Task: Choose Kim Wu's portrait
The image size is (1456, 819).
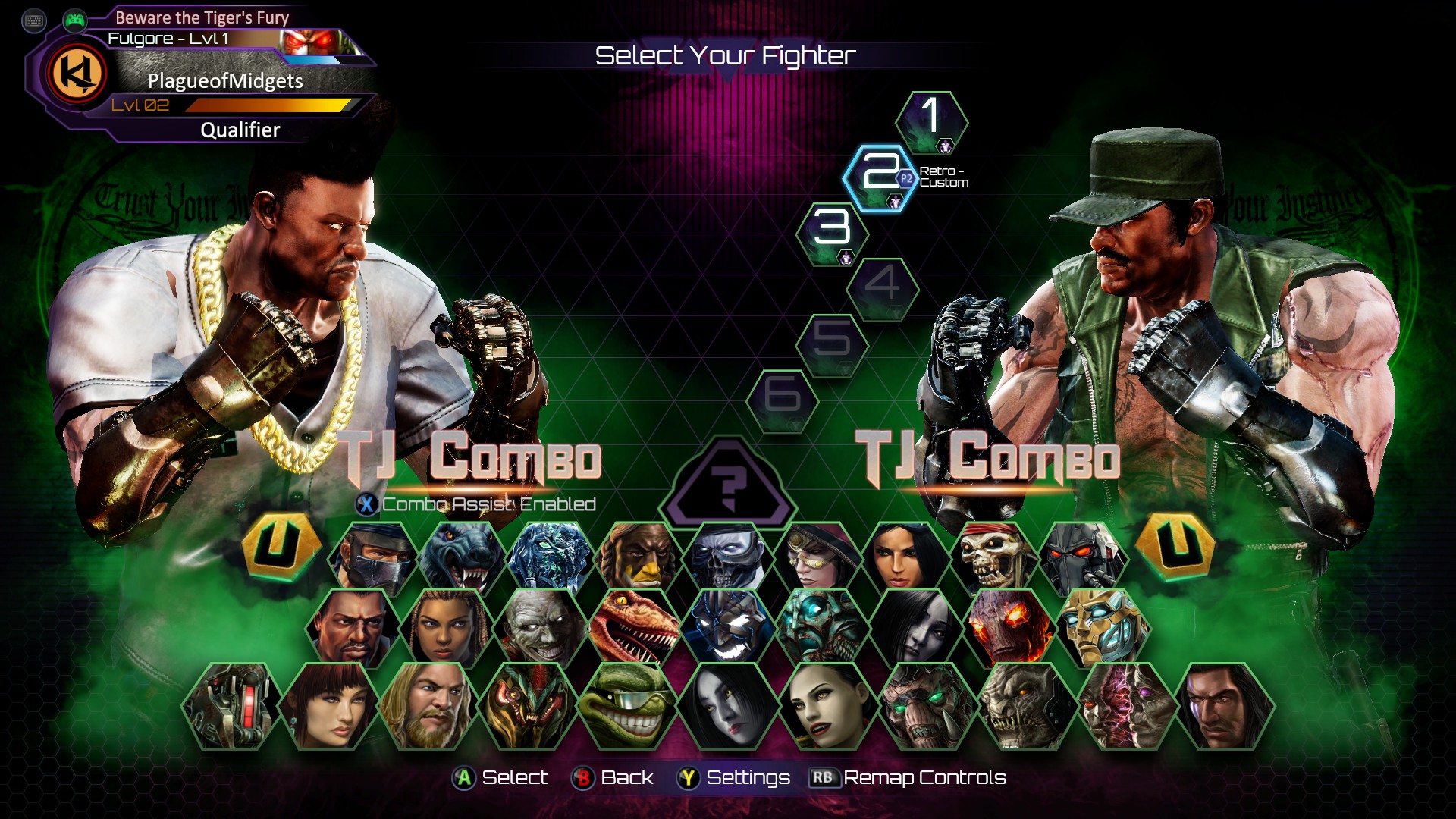Action: pos(329,707)
